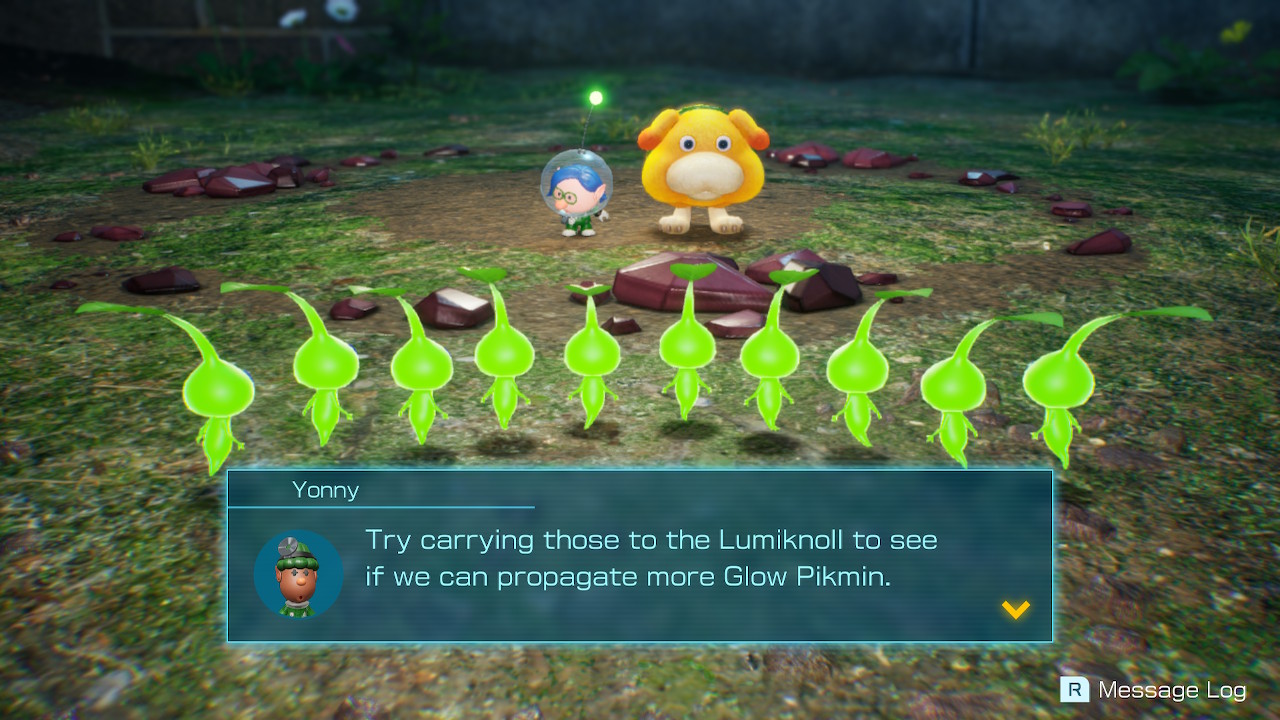Click the R button icon beside Message Log
The width and height of the screenshot is (1280, 720).
coord(1073,690)
